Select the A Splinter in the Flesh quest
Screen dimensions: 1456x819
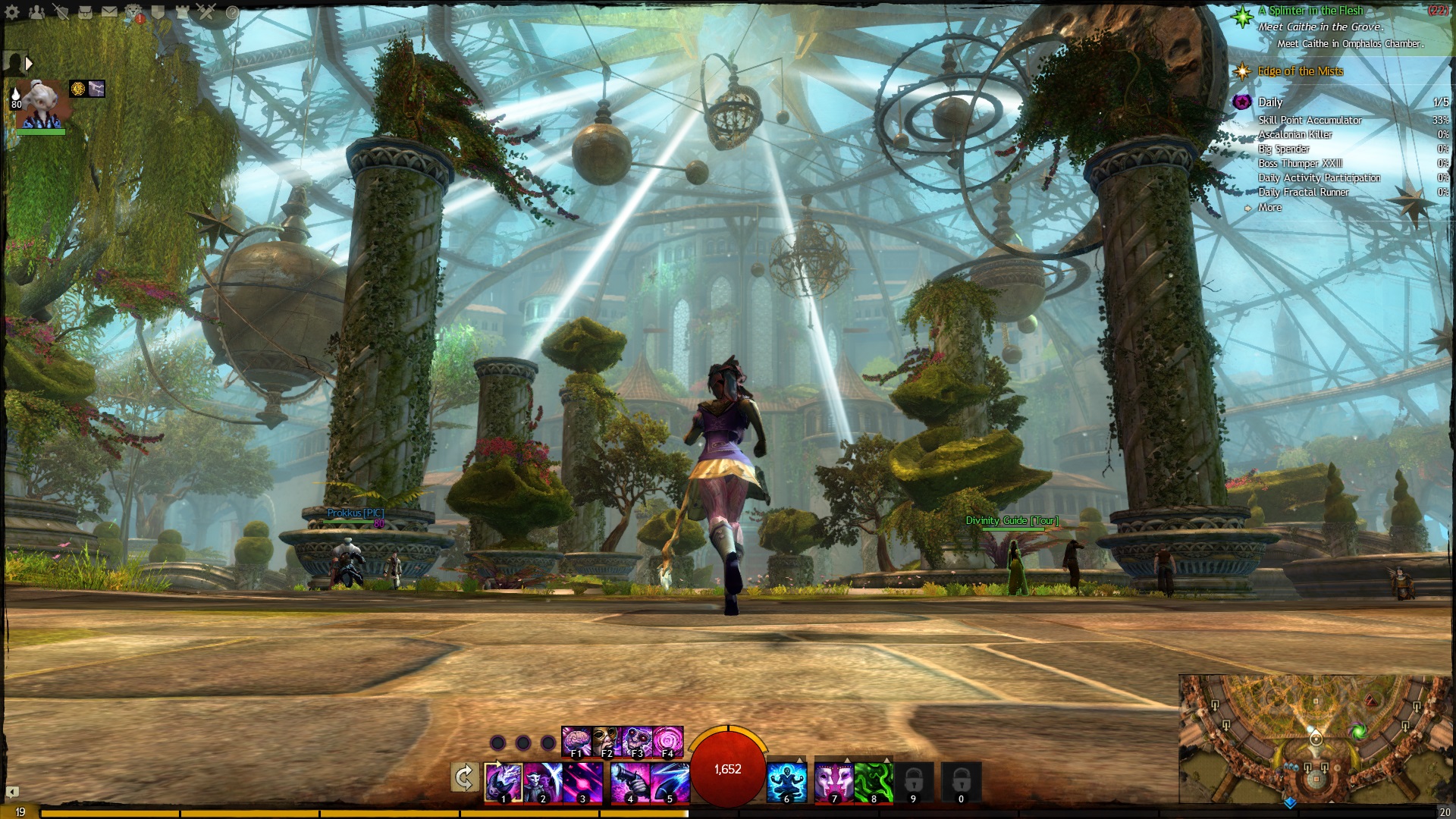tap(1310, 11)
